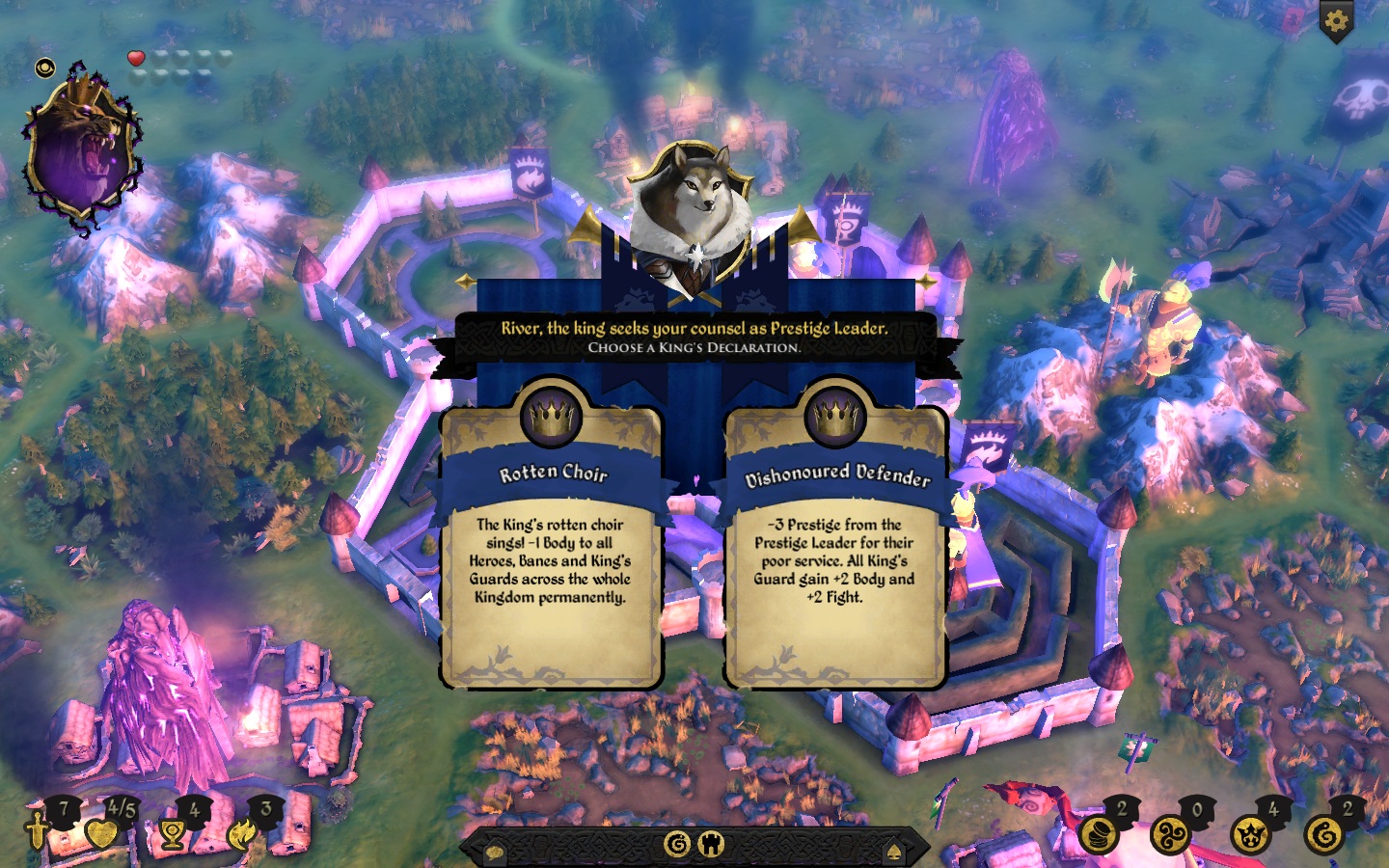
Task: Select the heart Body stat icon
Action: coord(100,832)
